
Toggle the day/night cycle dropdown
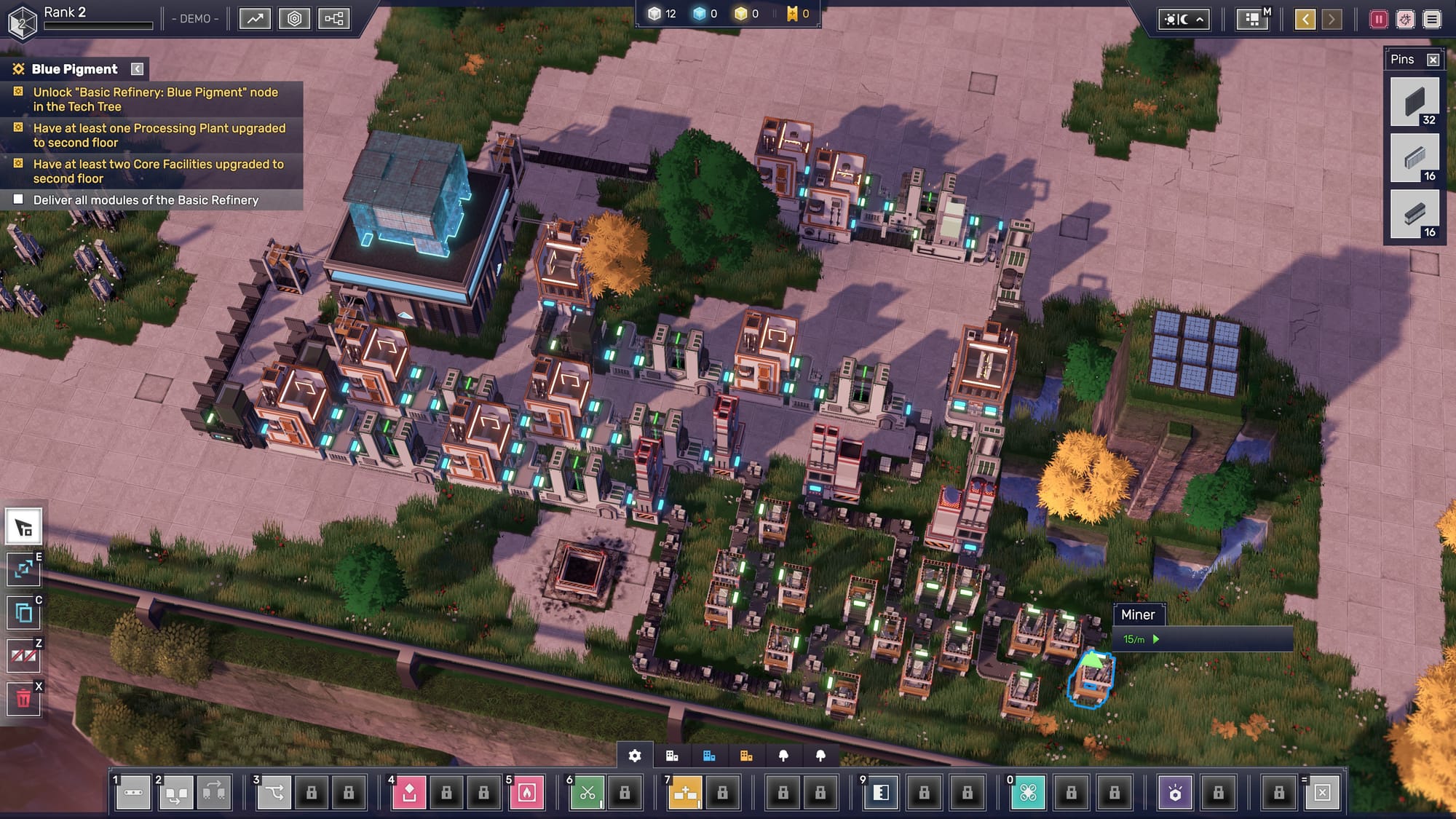pyautogui.click(x=1184, y=19)
